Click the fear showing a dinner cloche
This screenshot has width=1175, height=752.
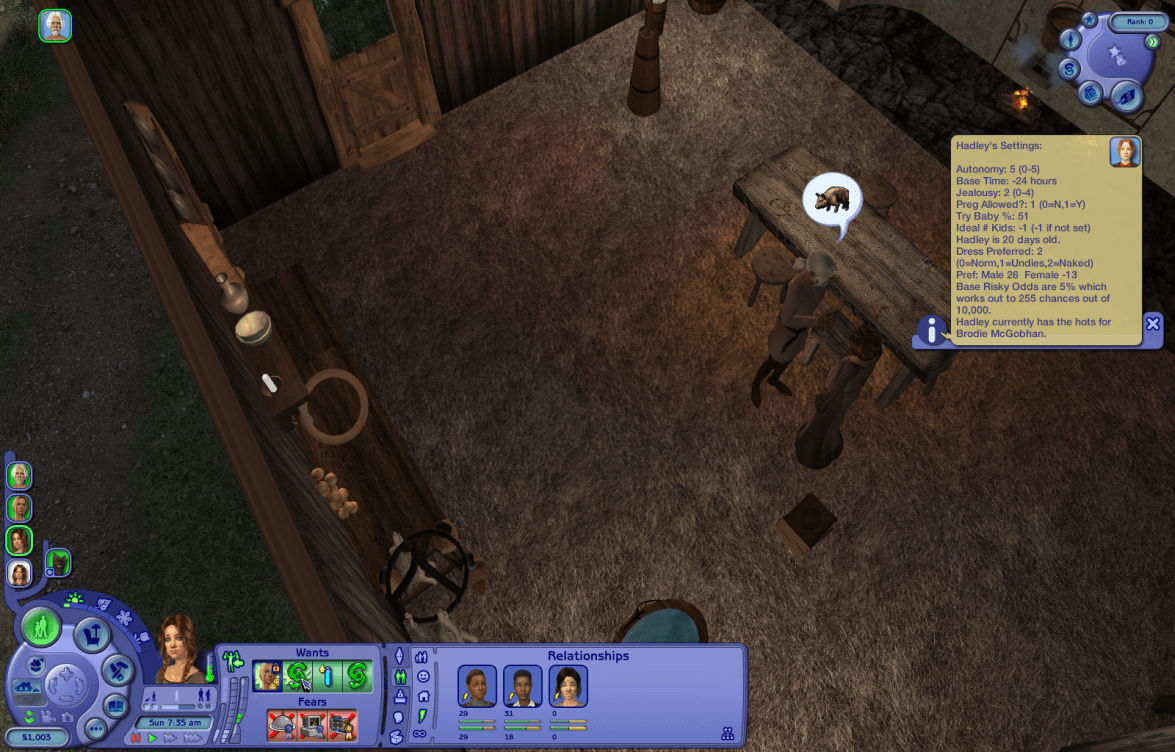(282, 724)
